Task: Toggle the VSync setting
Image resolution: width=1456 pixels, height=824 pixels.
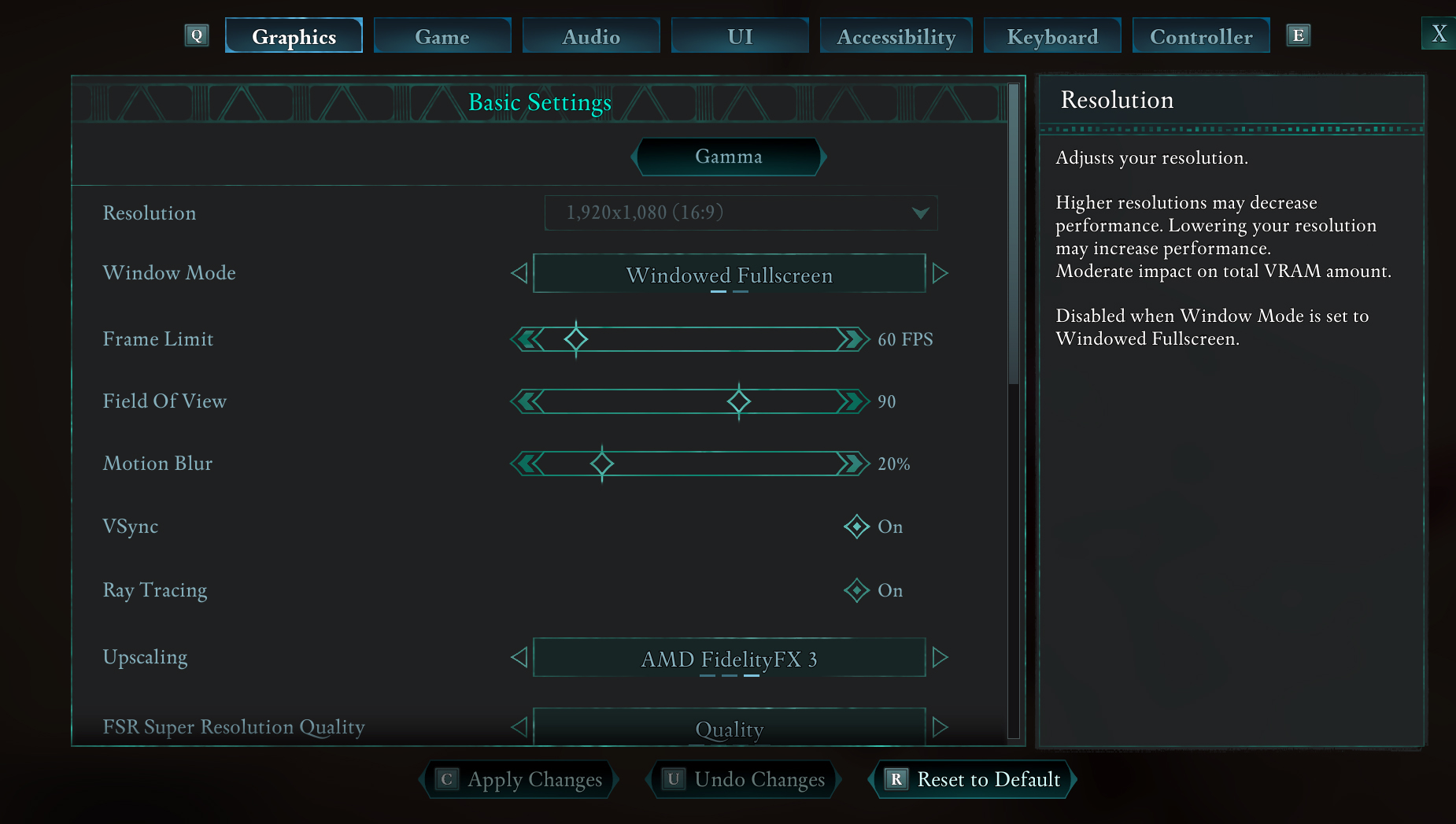Action: [856, 527]
